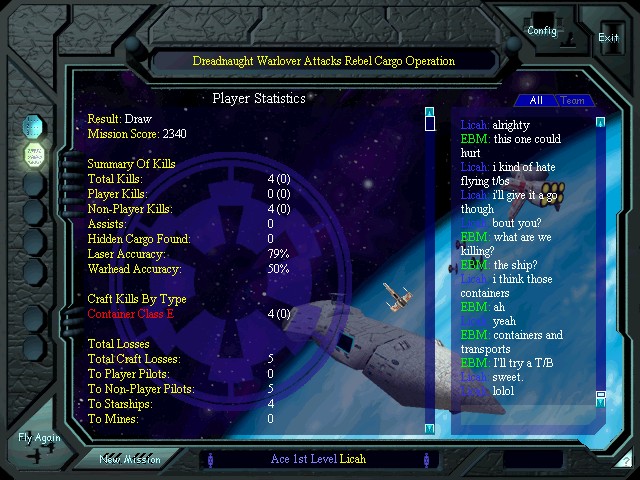Viewport: 640px width, 480px height.
Task: Click the Ace 1st Level Licah pilot bar
Action: pos(318,459)
